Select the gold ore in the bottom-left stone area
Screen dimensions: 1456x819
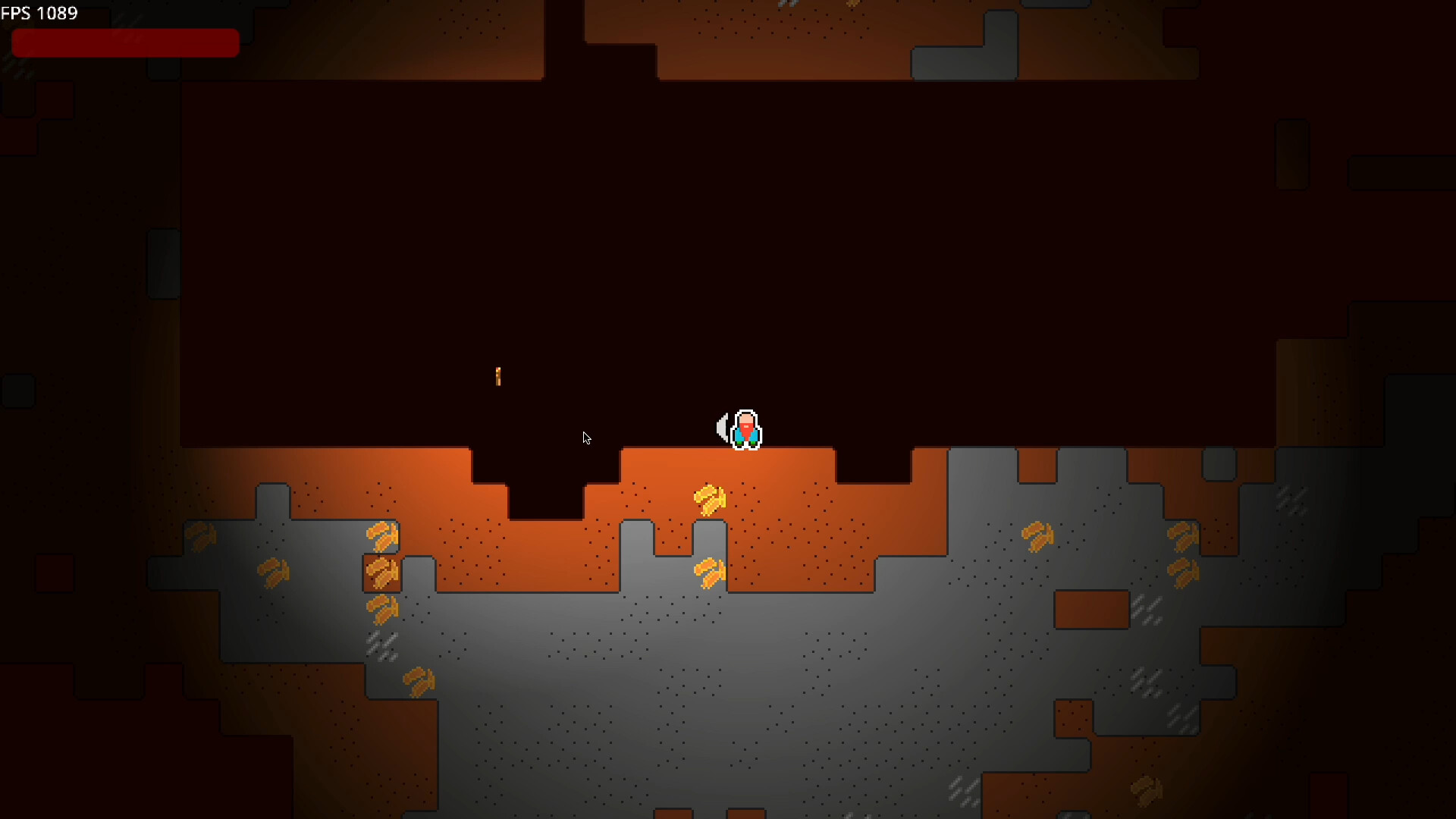pyautogui.click(x=419, y=681)
